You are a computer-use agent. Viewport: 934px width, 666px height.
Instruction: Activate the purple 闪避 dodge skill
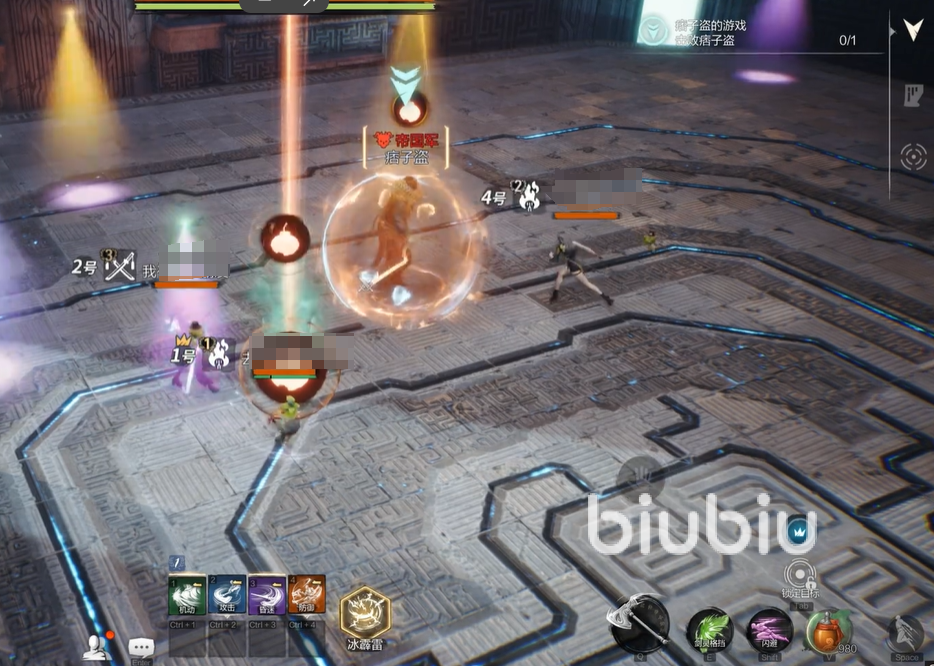pos(771,630)
